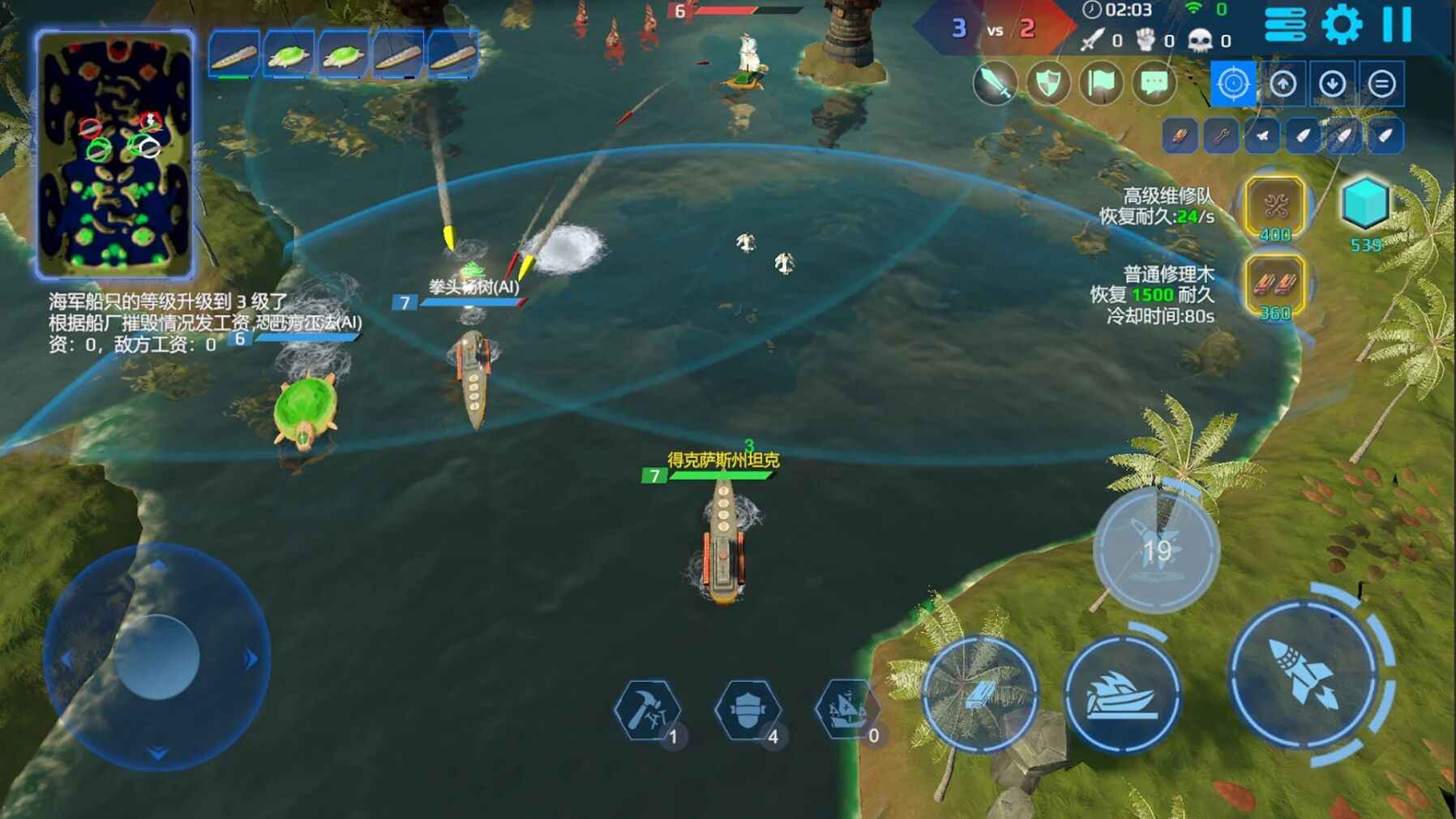Select the sword attack command icon
This screenshot has width=1456, height=819.
click(994, 84)
